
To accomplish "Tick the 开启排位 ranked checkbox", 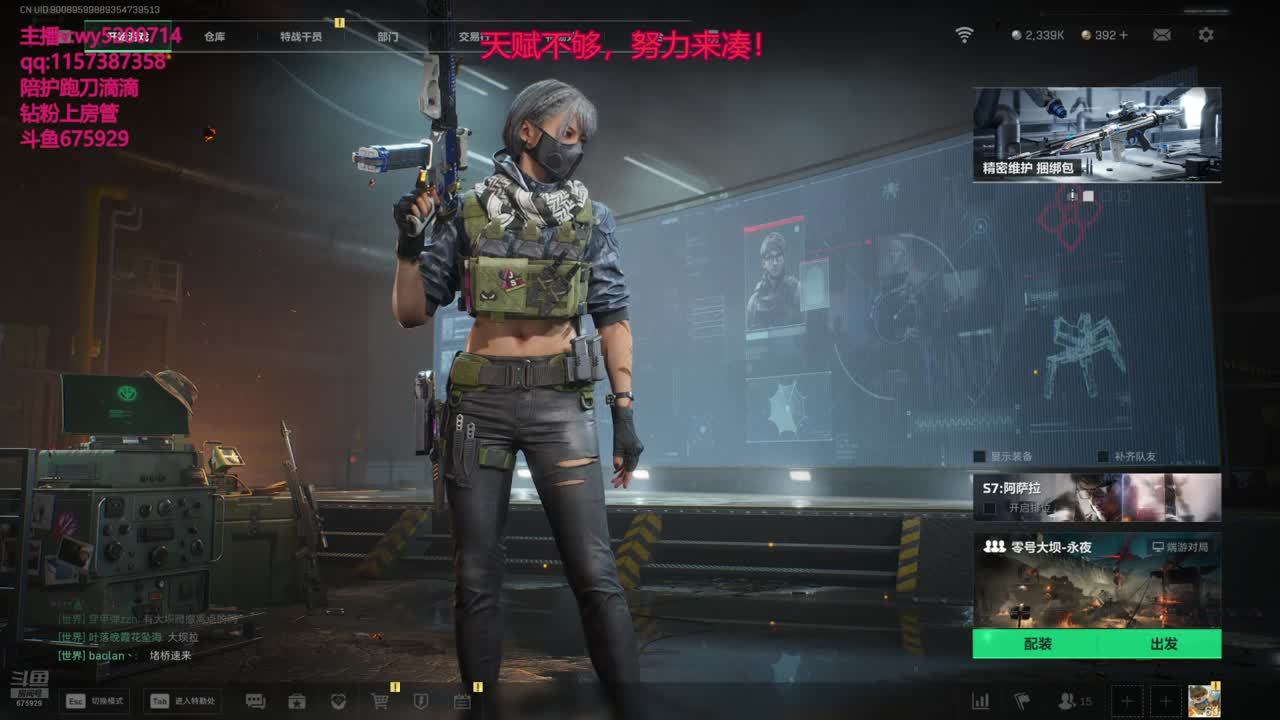I will (x=990, y=508).
